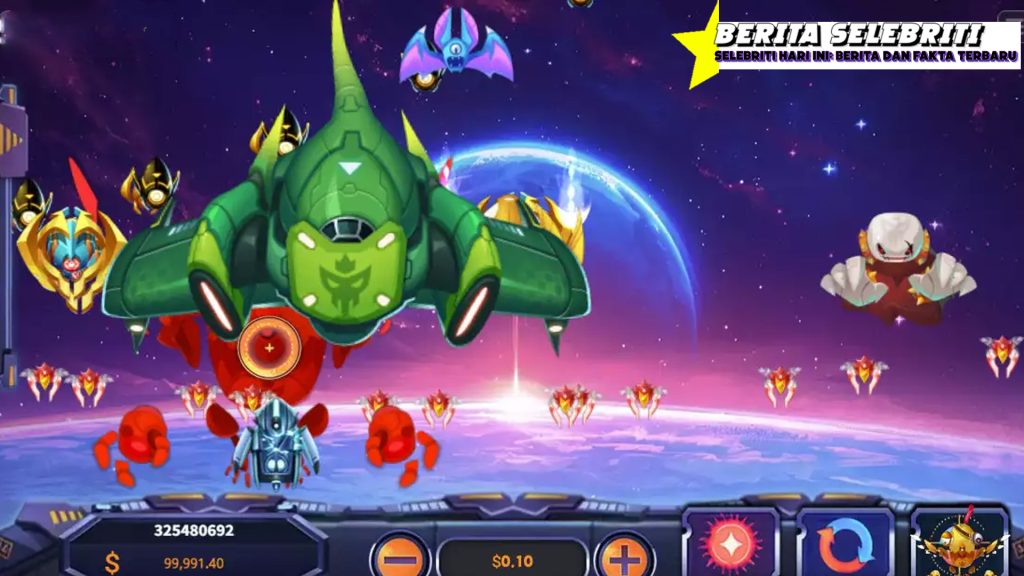Image resolution: width=1024 pixels, height=576 pixels.
Task: Decrease the bet with the minus button
Action: pyautogui.click(x=400, y=557)
